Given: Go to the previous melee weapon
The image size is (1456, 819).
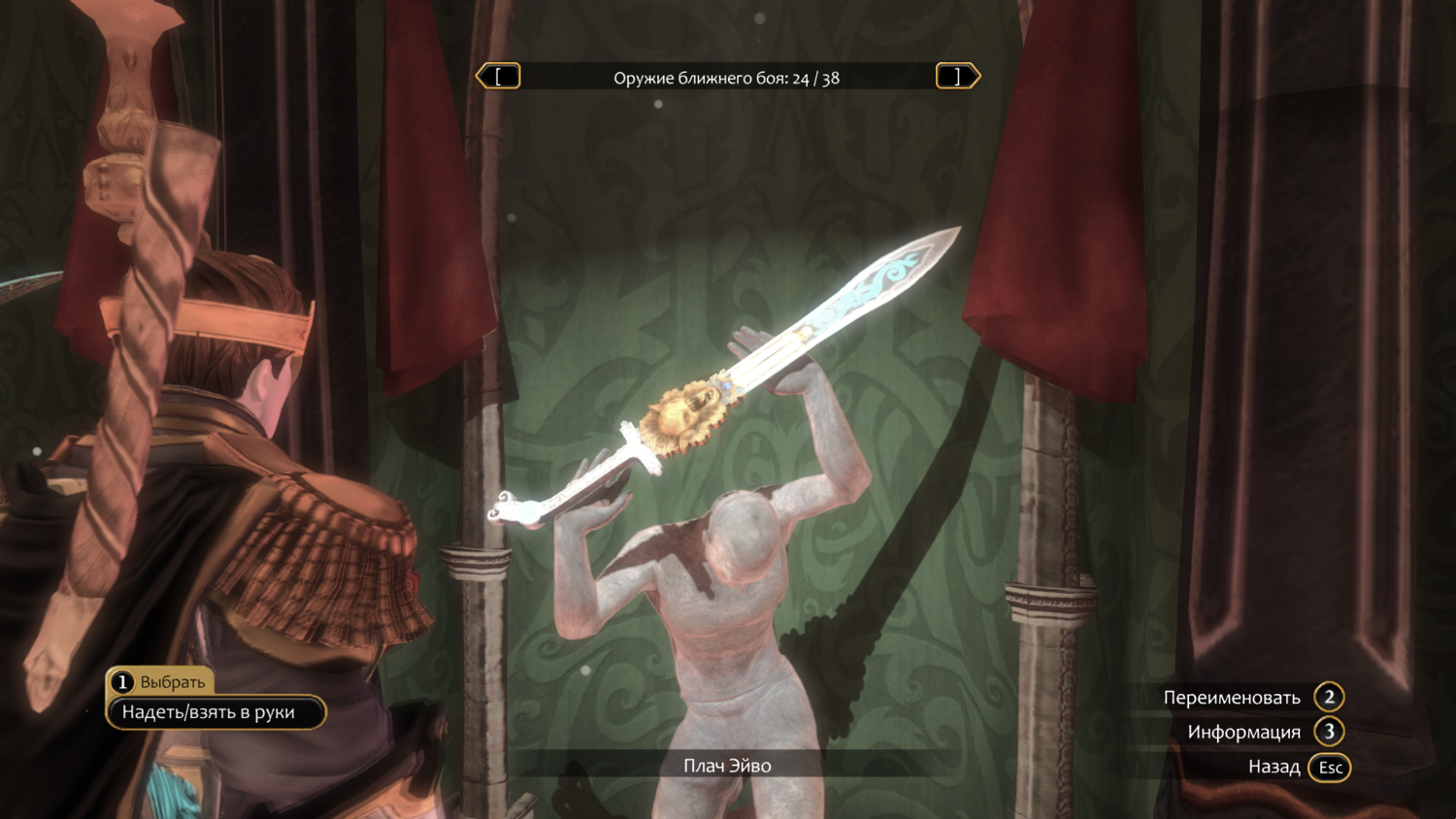Looking at the screenshot, I should pos(499,77).
